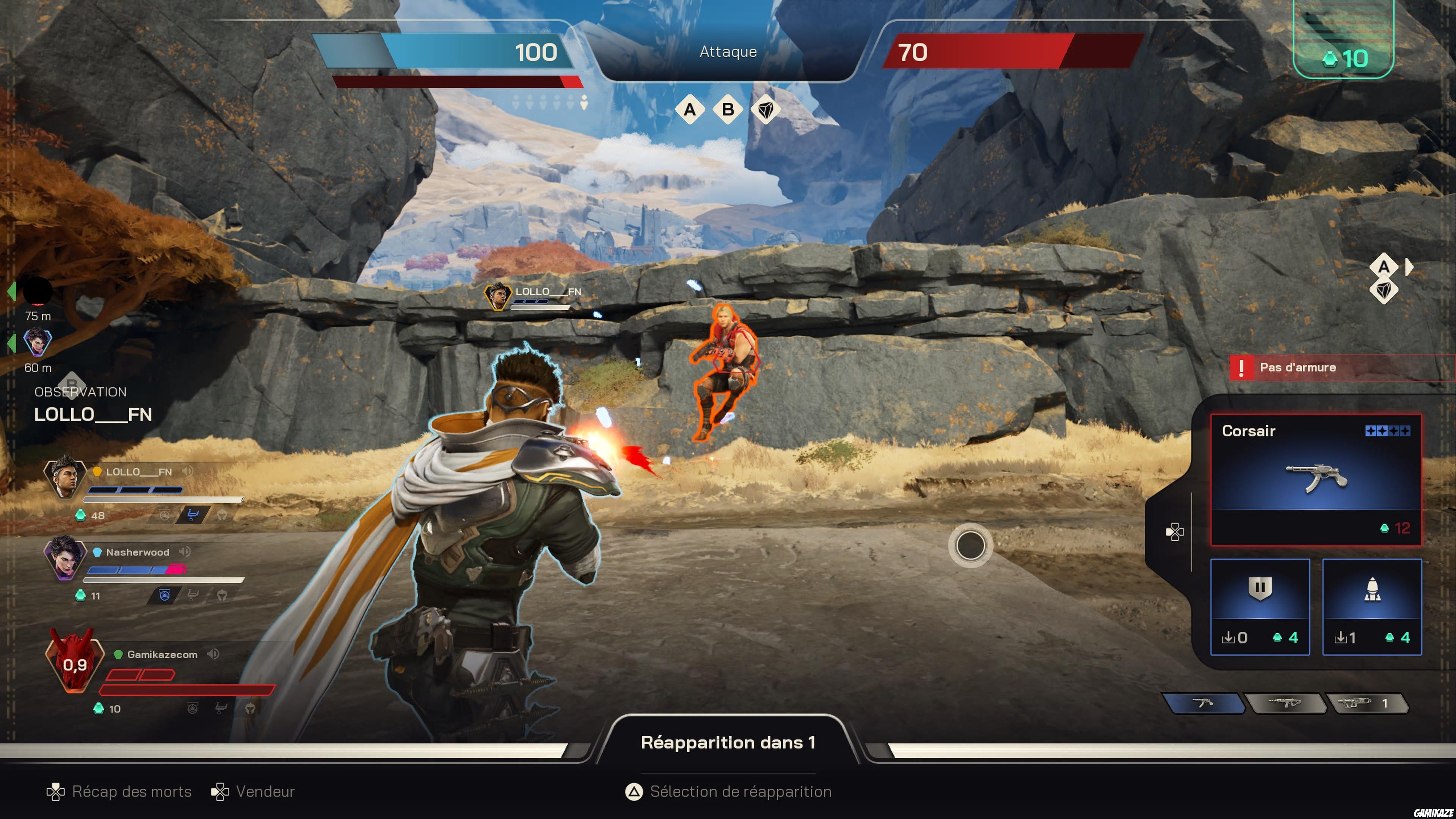Toggle Nasherwood's voice speaker icon

tap(185, 552)
